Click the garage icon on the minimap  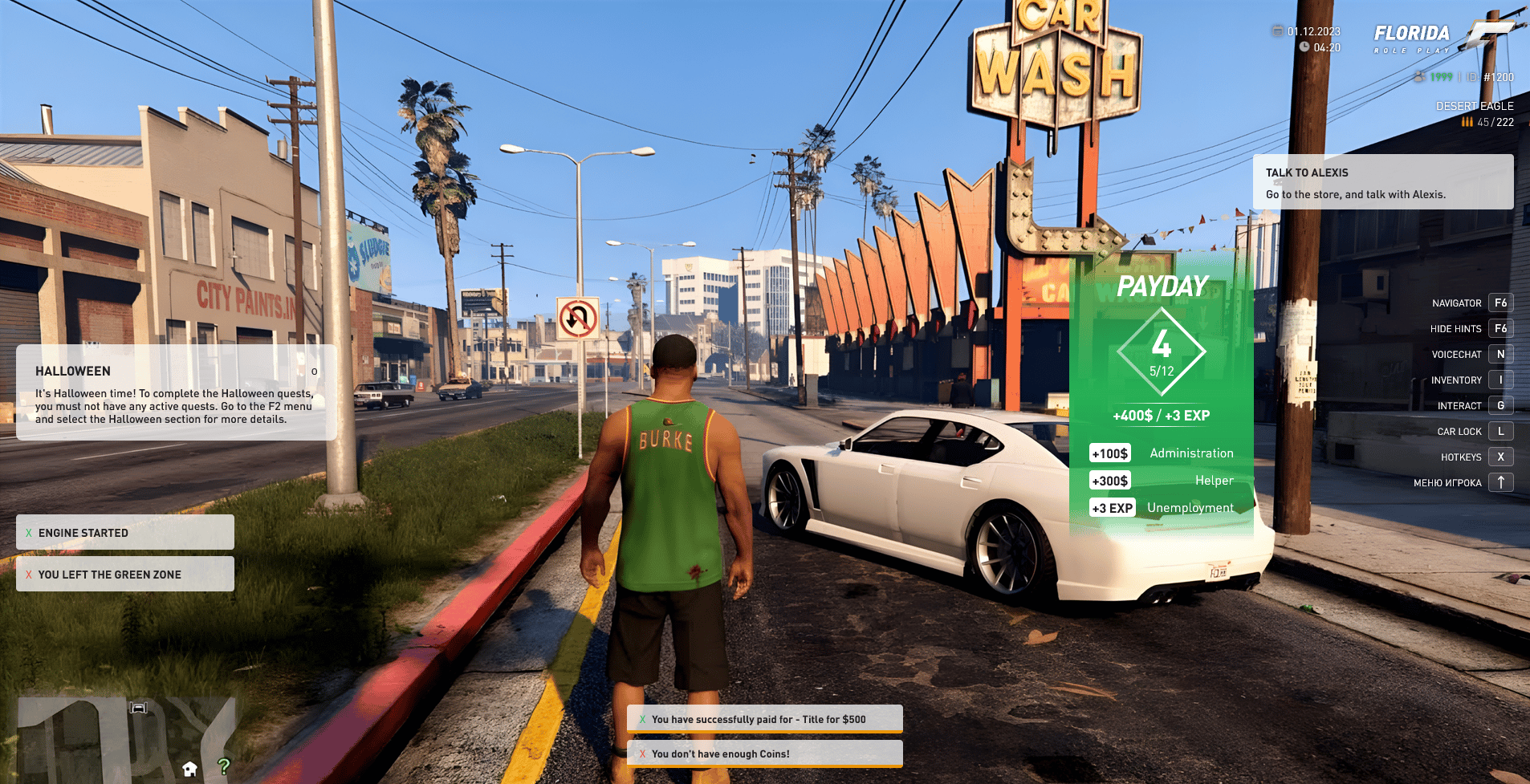click(139, 707)
